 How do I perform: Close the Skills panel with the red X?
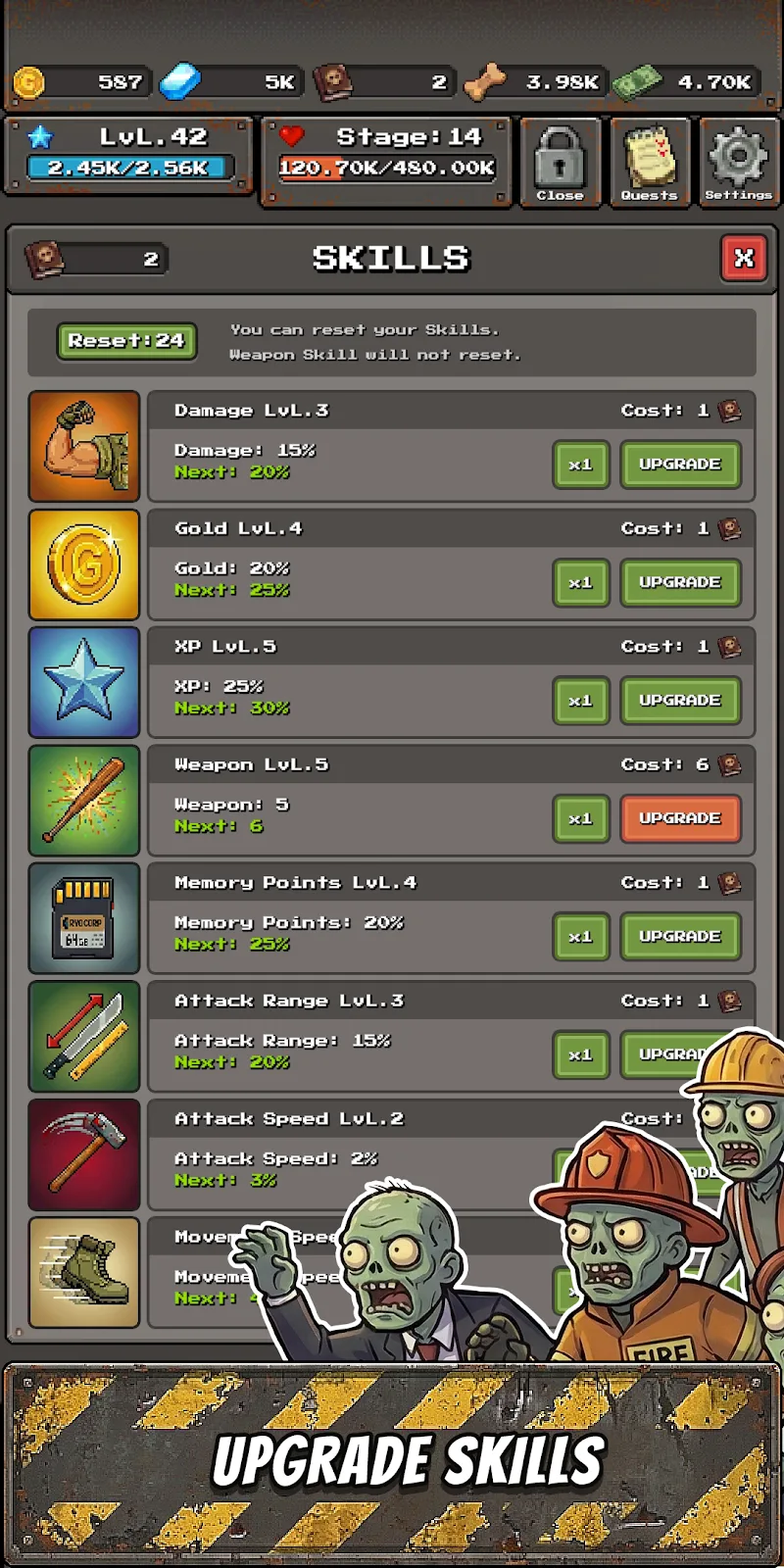[x=744, y=259]
